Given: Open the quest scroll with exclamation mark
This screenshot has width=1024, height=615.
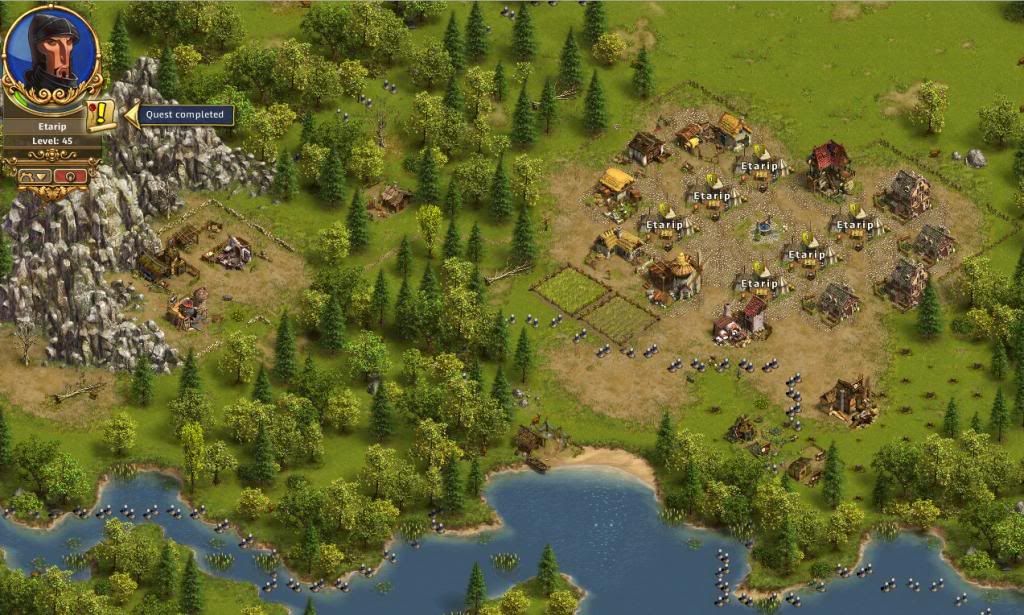Looking at the screenshot, I should click(x=101, y=114).
